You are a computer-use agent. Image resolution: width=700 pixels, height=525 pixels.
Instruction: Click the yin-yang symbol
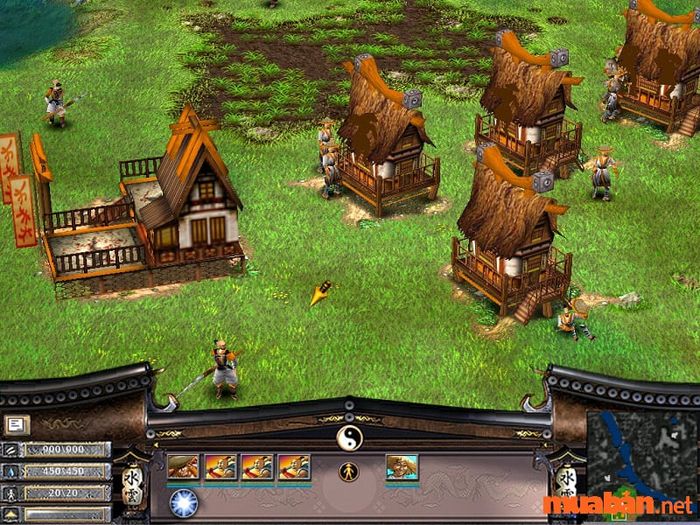[349, 437]
